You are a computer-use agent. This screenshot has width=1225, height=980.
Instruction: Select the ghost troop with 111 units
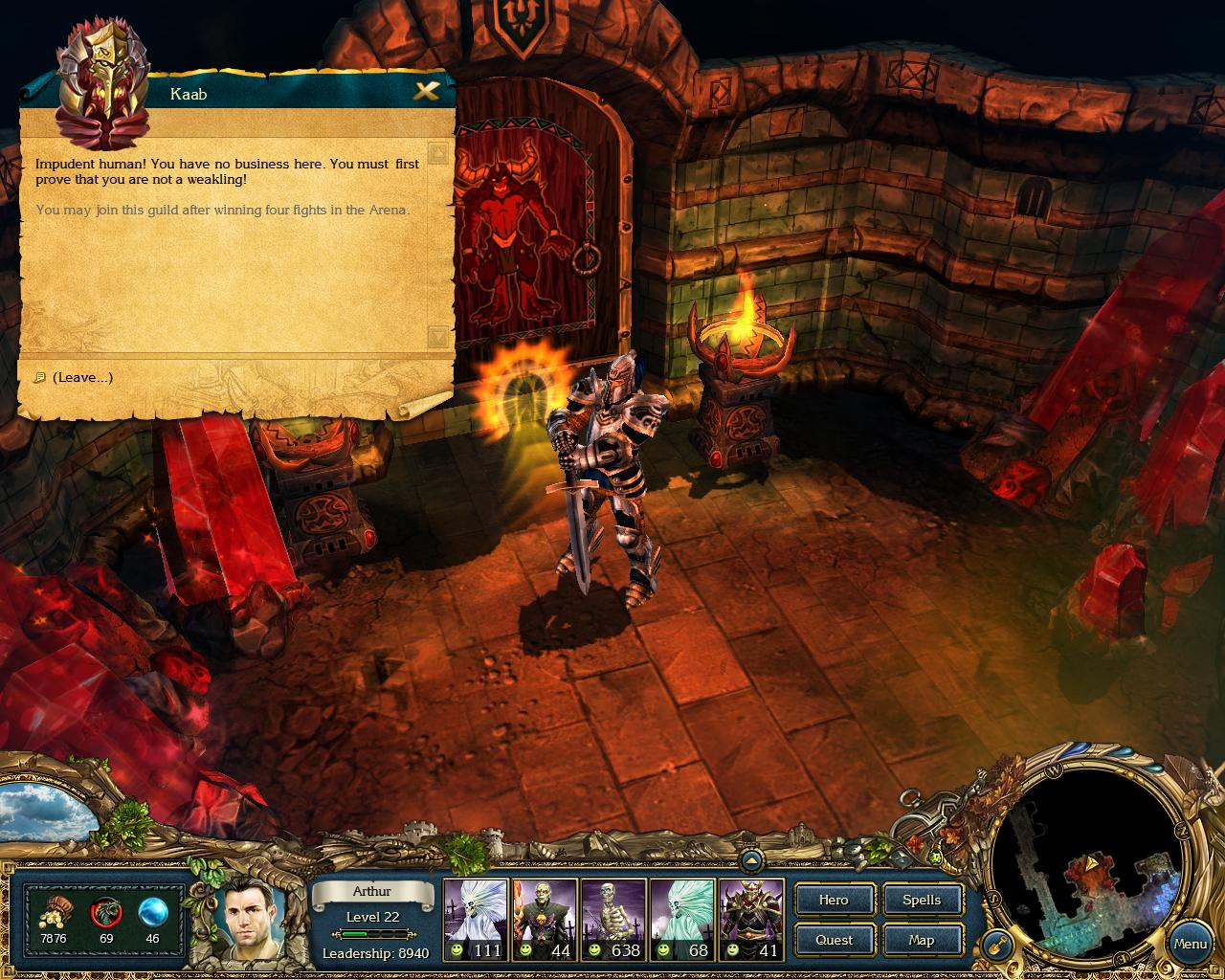(475, 919)
